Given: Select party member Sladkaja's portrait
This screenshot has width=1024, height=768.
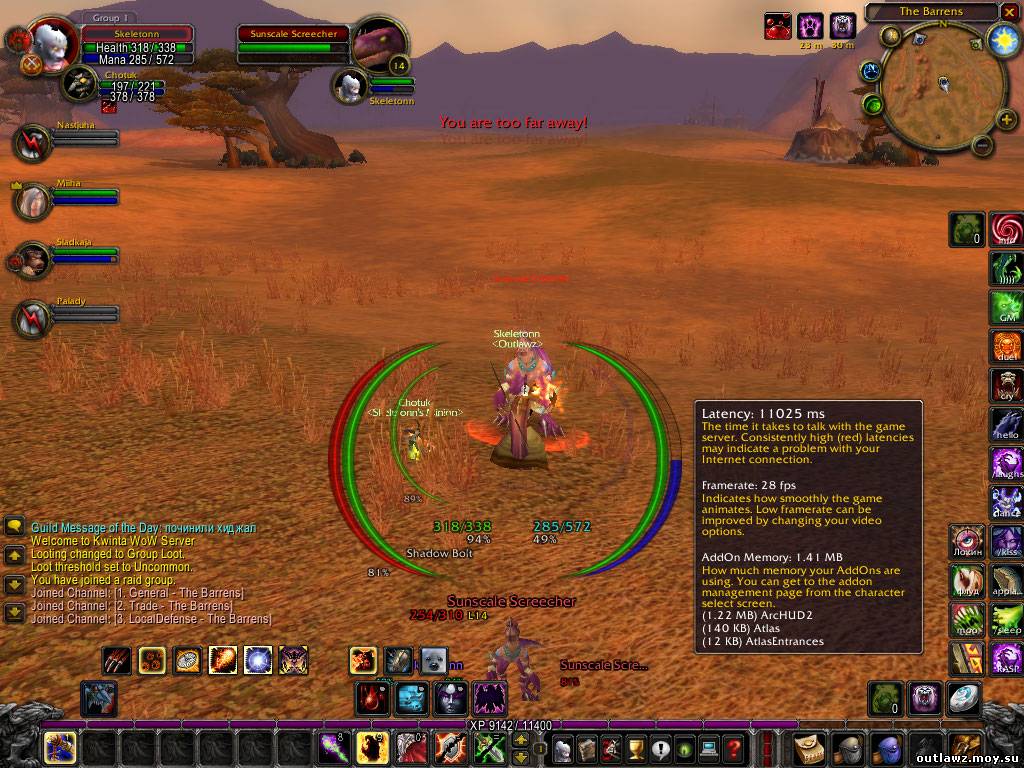Looking at the screenshot, I should (32, 261).
